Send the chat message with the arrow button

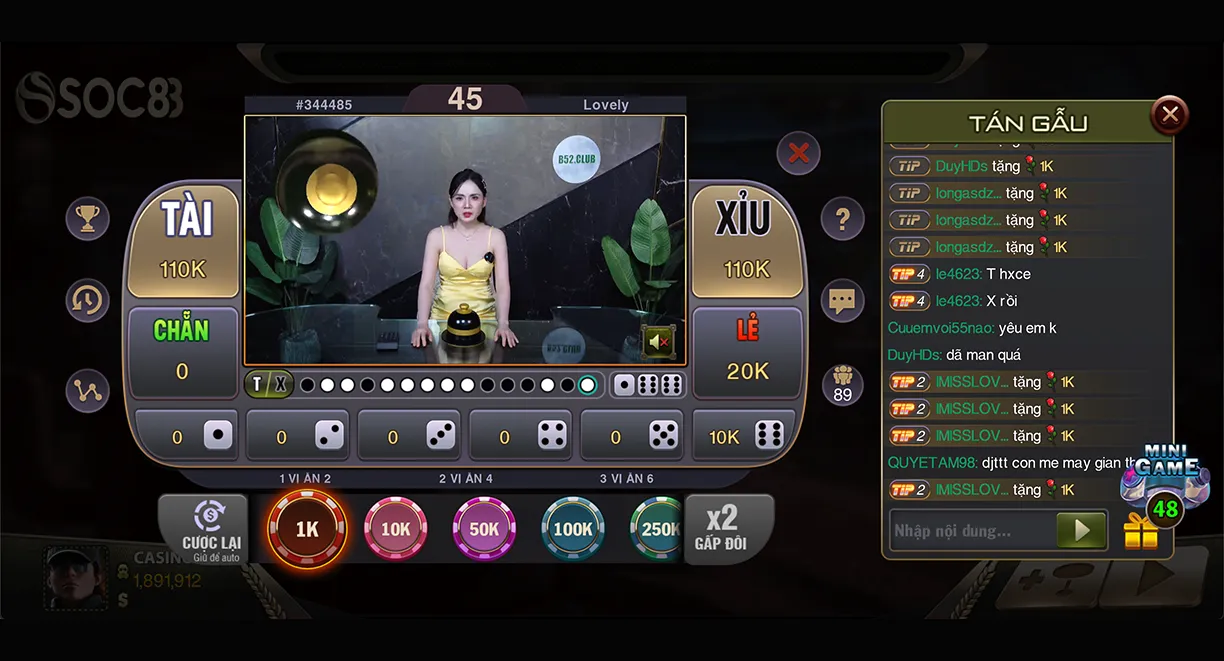[x=1082, y=531]
